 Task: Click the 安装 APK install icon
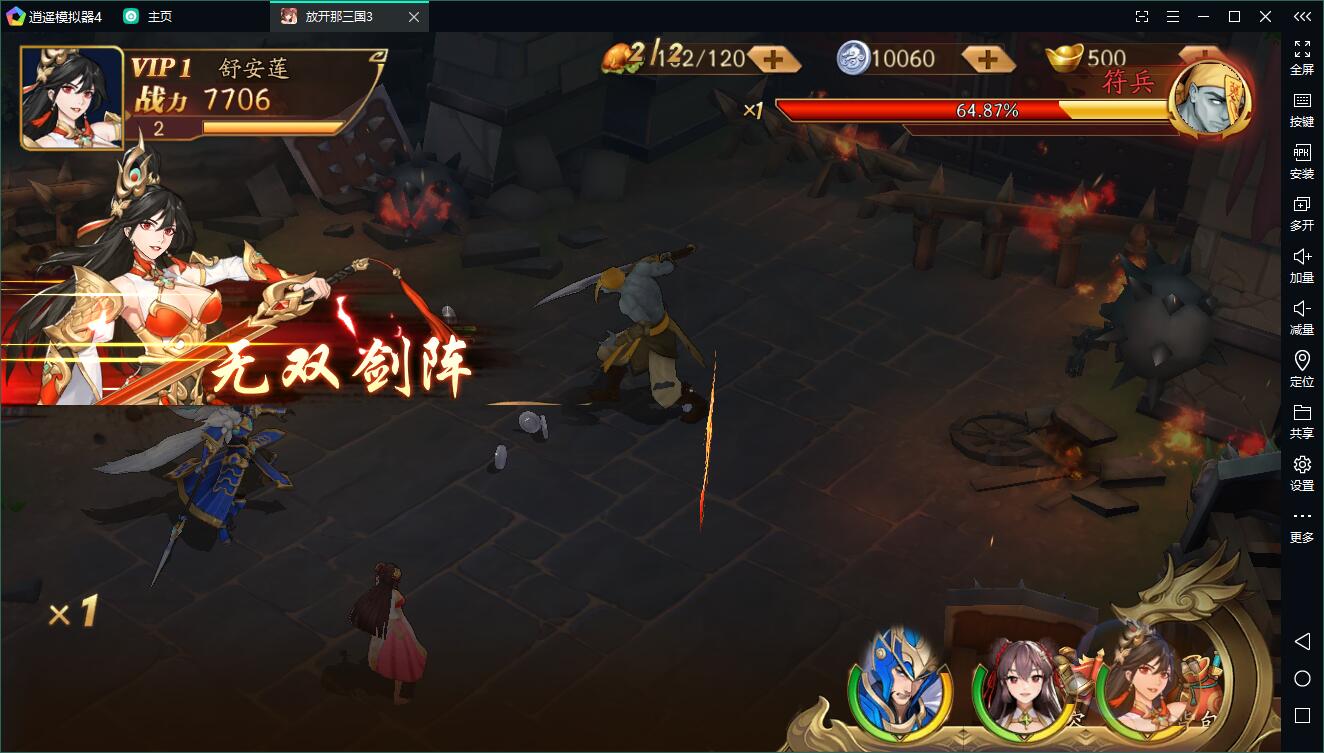tap(1302, 163)
